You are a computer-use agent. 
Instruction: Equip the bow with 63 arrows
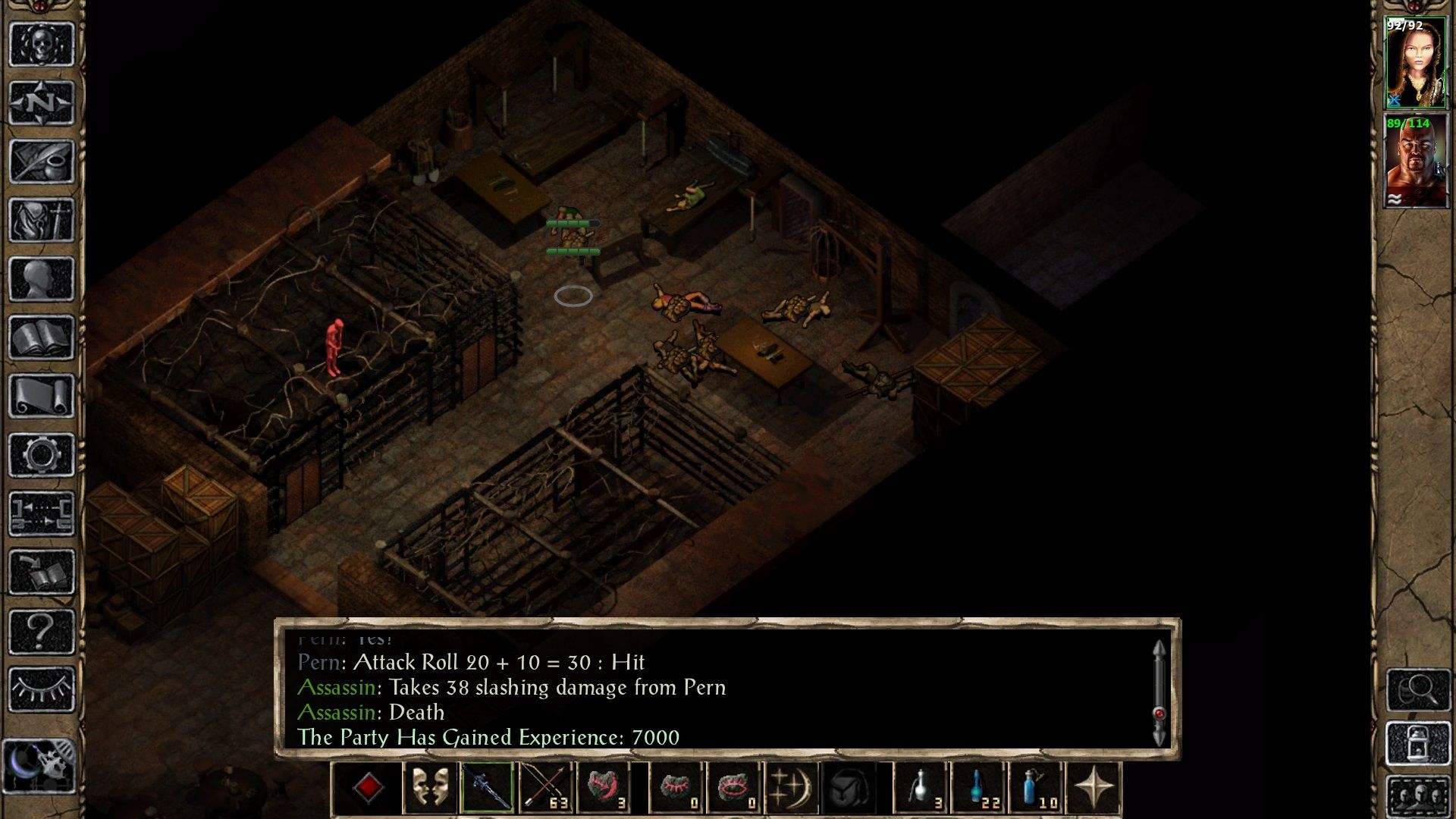(544, 788)
